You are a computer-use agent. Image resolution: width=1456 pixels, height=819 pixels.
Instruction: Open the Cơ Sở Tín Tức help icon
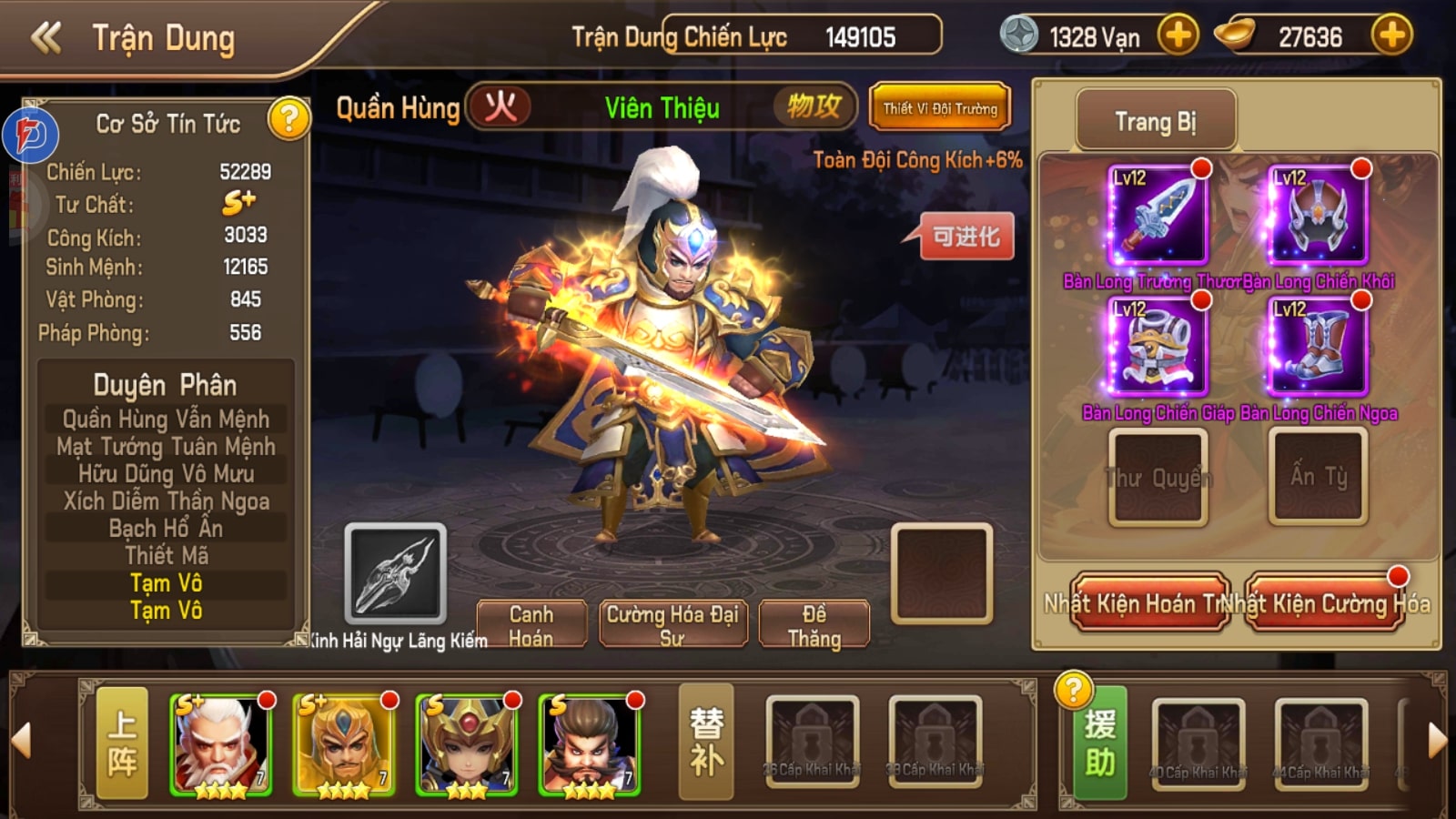288,119
